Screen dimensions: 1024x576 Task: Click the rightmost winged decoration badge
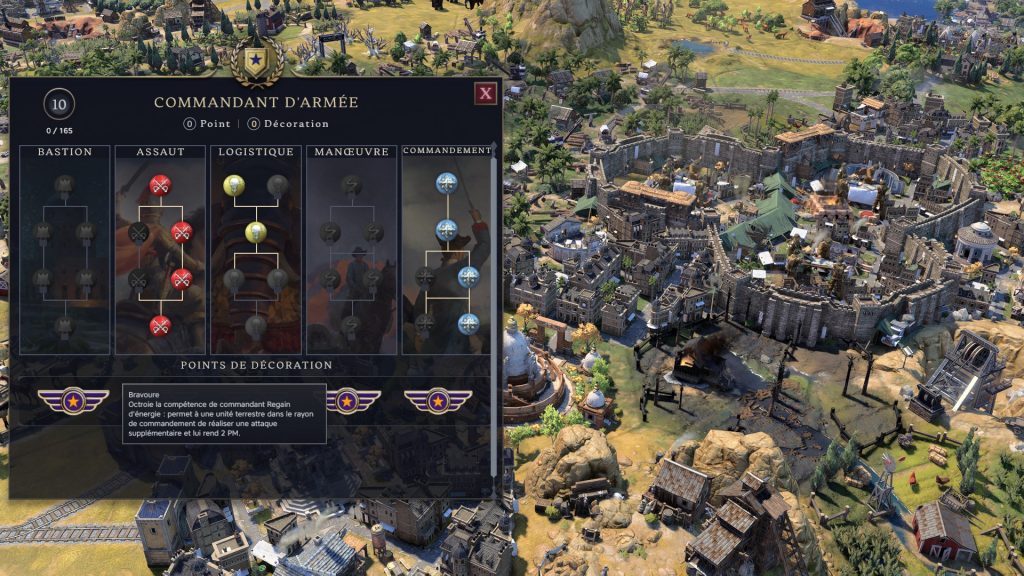point(438,401)
